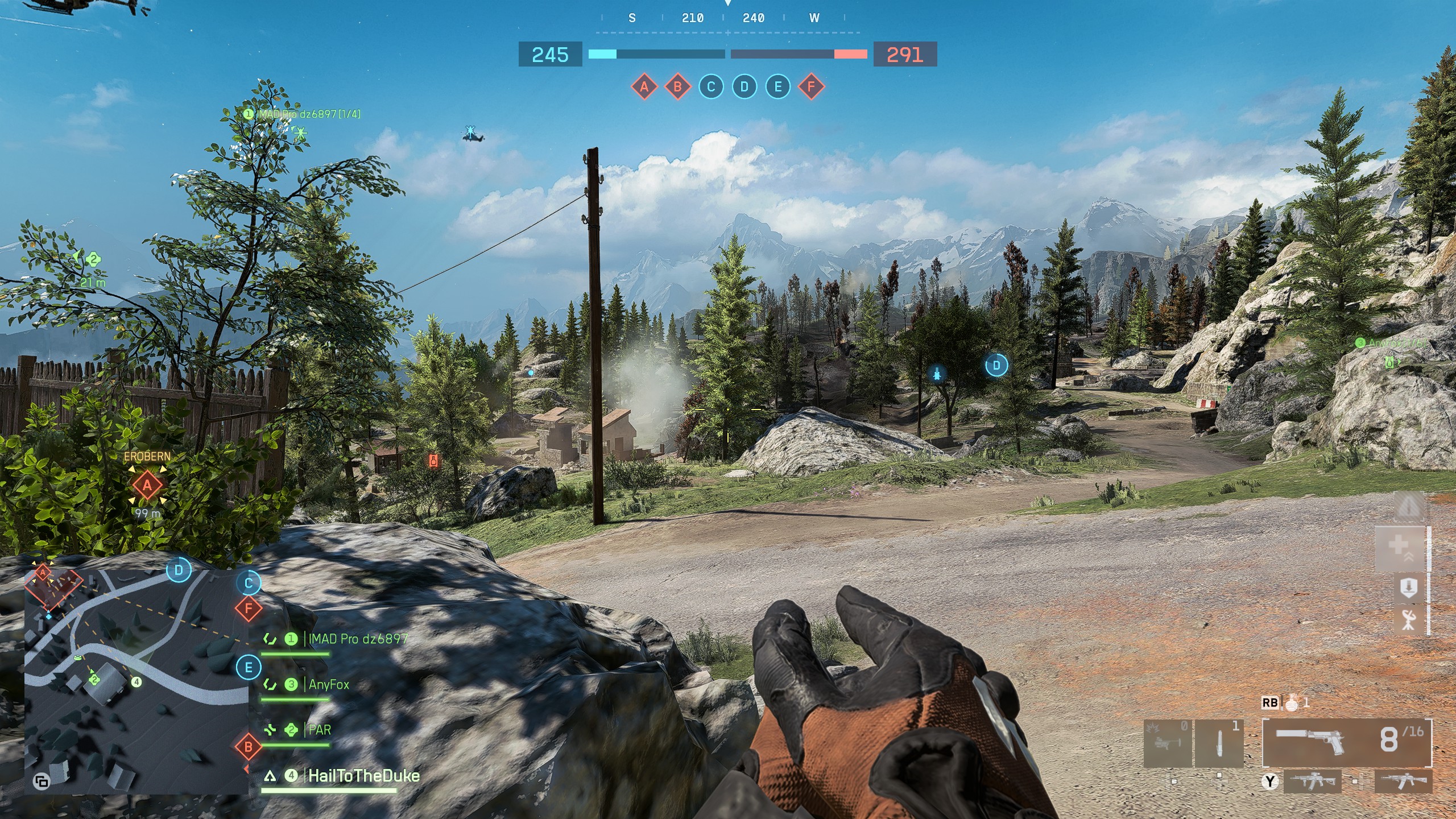This screenshot has width=1456, height=819.
Task: Click the warning triangle icon
Action: (1408, 506)
